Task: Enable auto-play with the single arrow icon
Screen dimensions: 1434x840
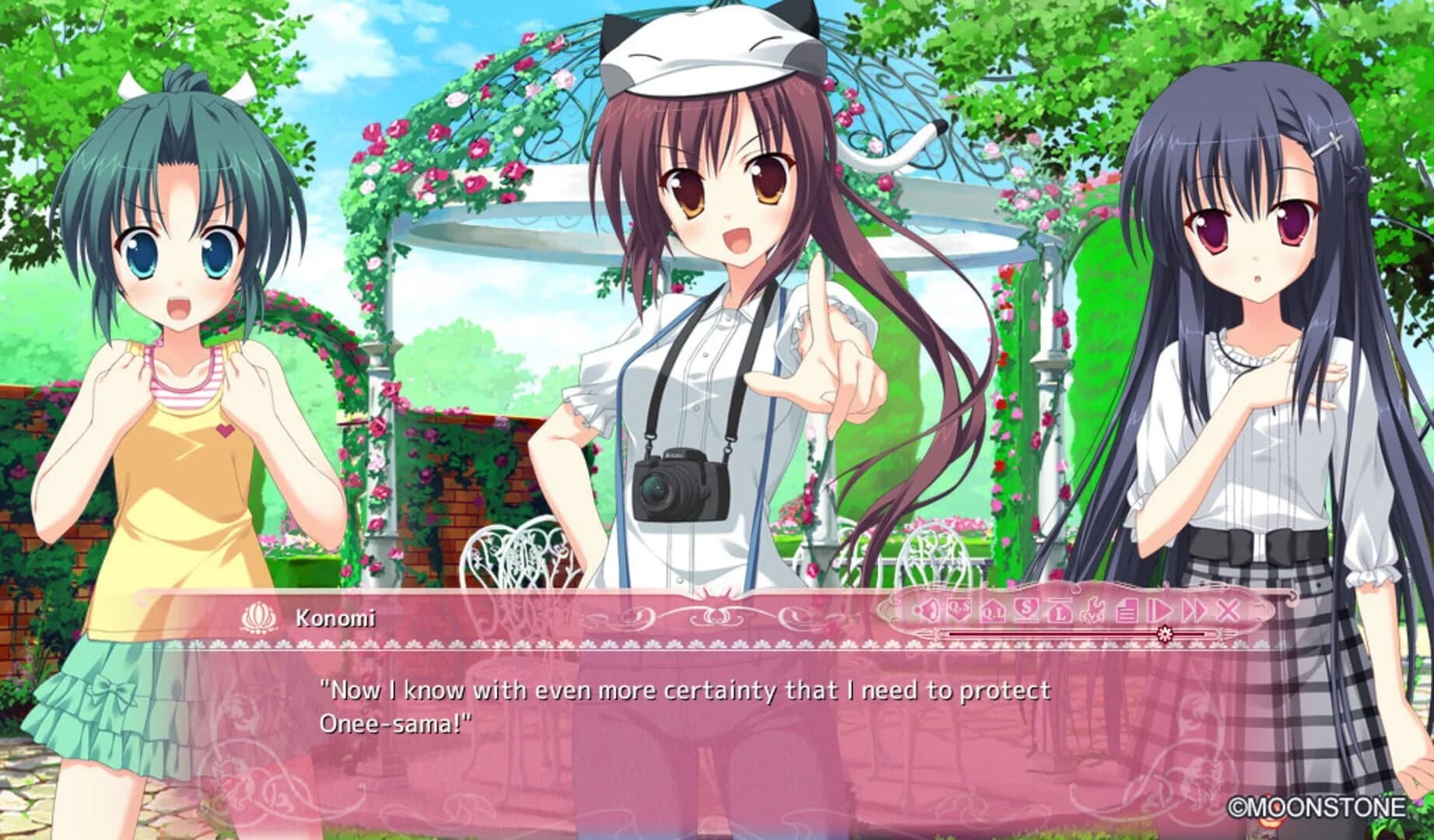Action: [x=1159, y=611]
